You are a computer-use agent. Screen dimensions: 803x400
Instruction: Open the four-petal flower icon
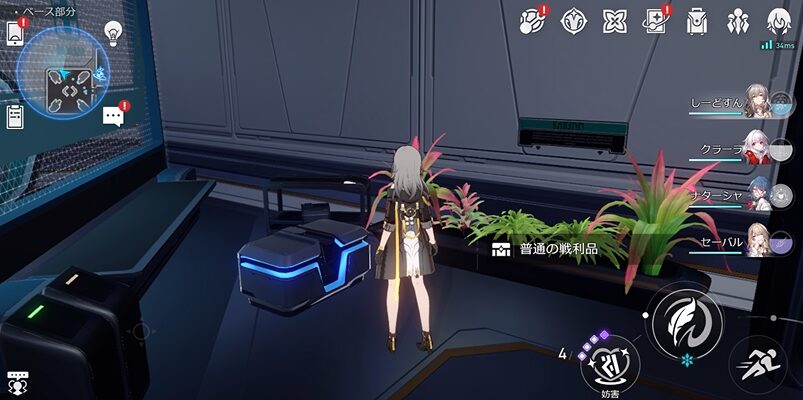point(614,20)
